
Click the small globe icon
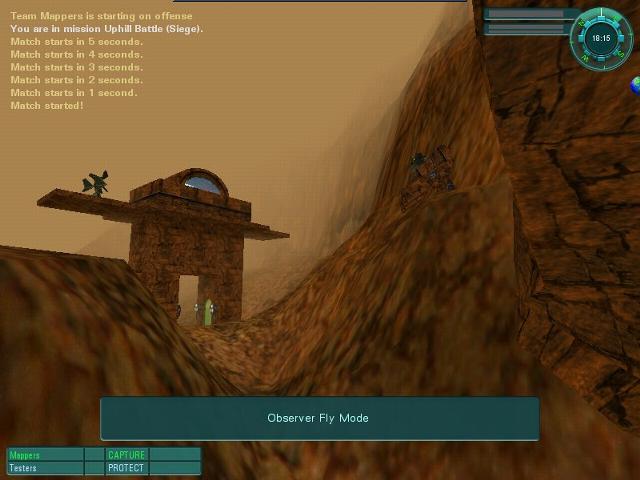(x=634, y=86)
